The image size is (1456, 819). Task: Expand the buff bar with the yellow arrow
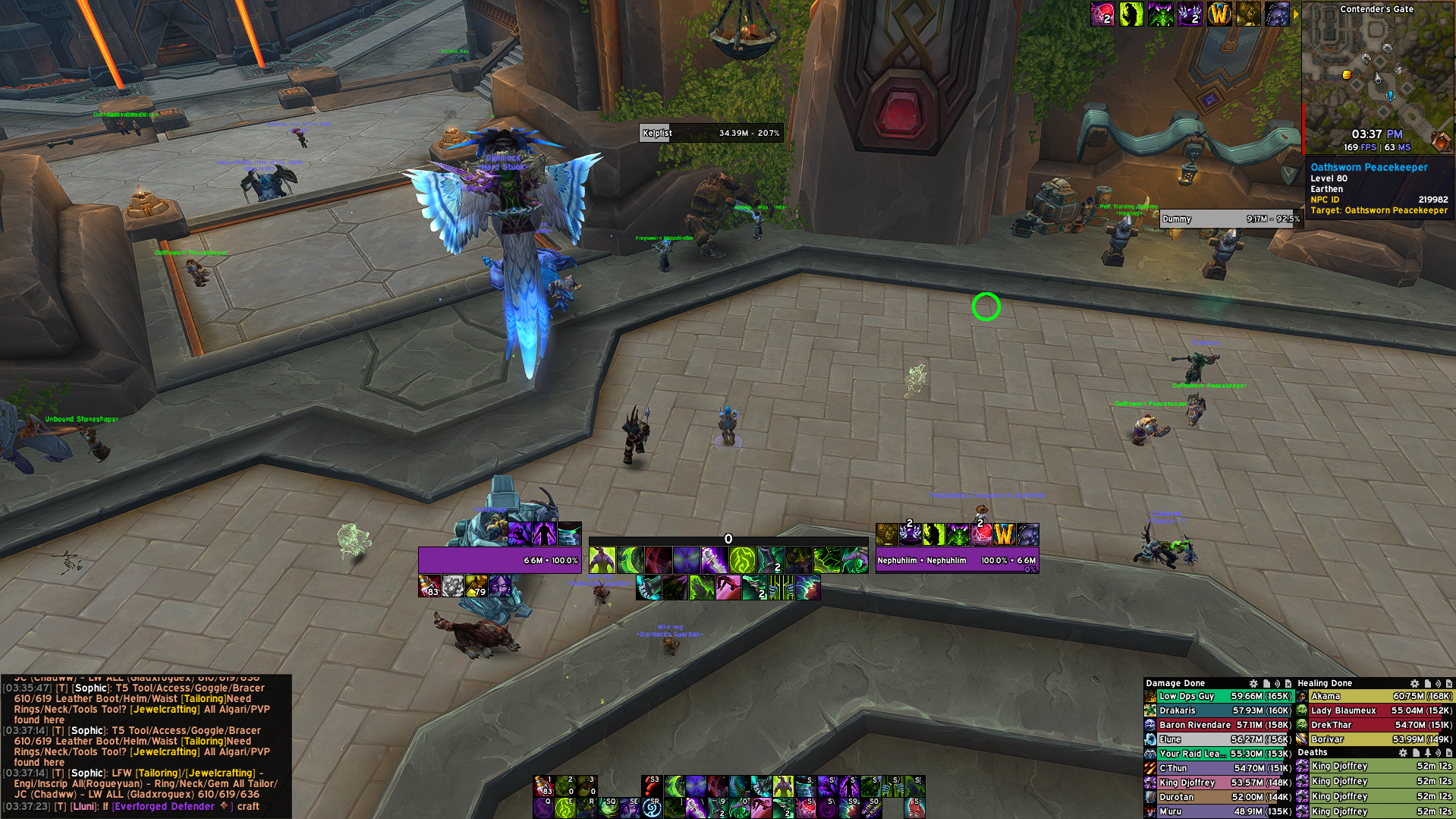pyautogui.click(x=1296, y=14)
